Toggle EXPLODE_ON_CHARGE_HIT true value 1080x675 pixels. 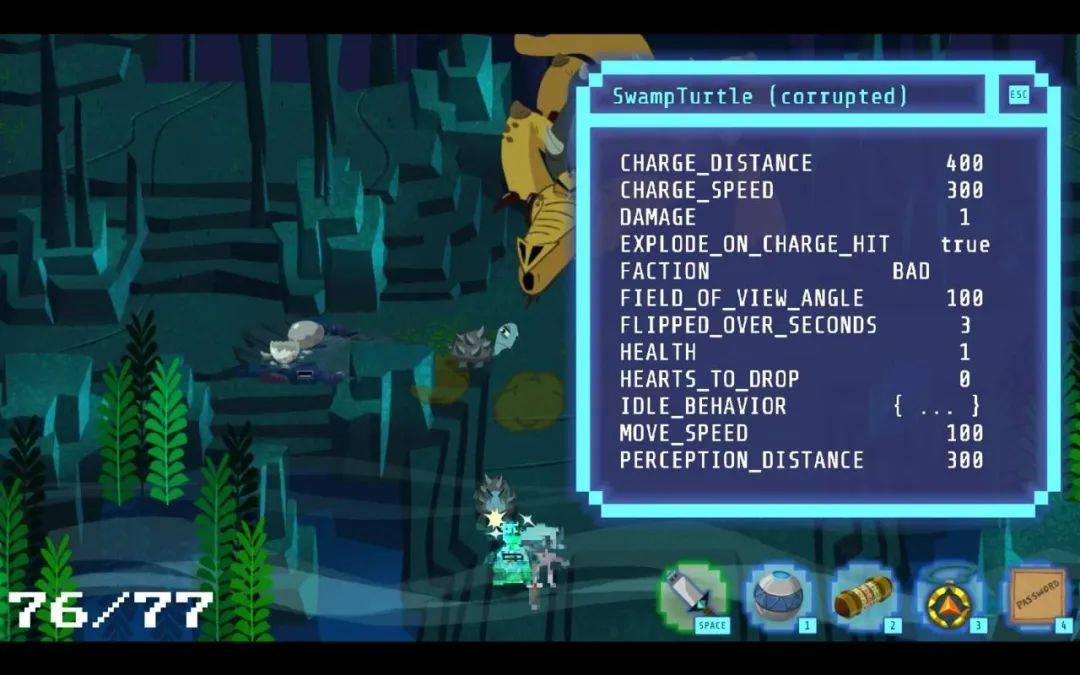[964, 244]
